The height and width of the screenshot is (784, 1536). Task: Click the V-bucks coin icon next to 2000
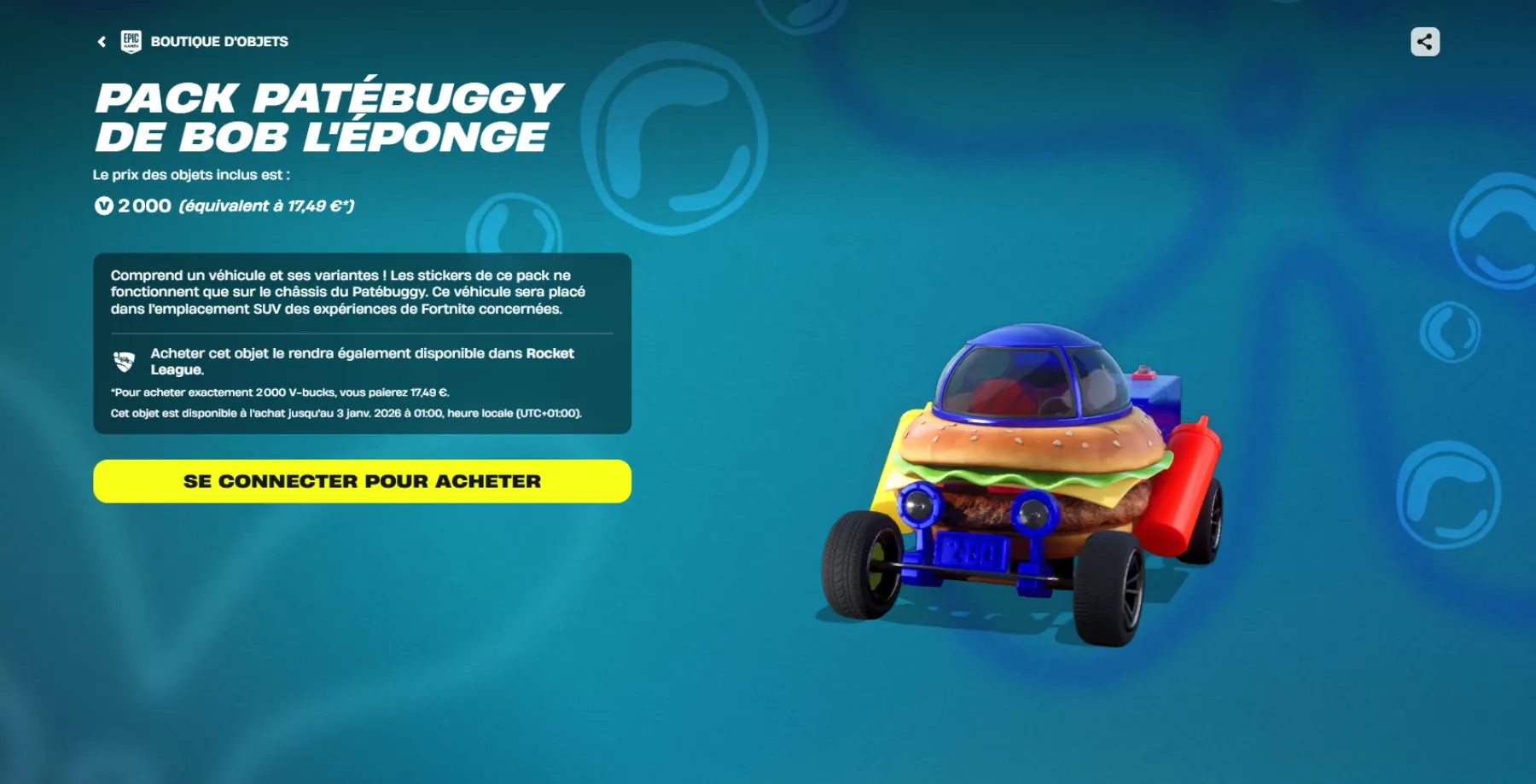tap(102, 205)
